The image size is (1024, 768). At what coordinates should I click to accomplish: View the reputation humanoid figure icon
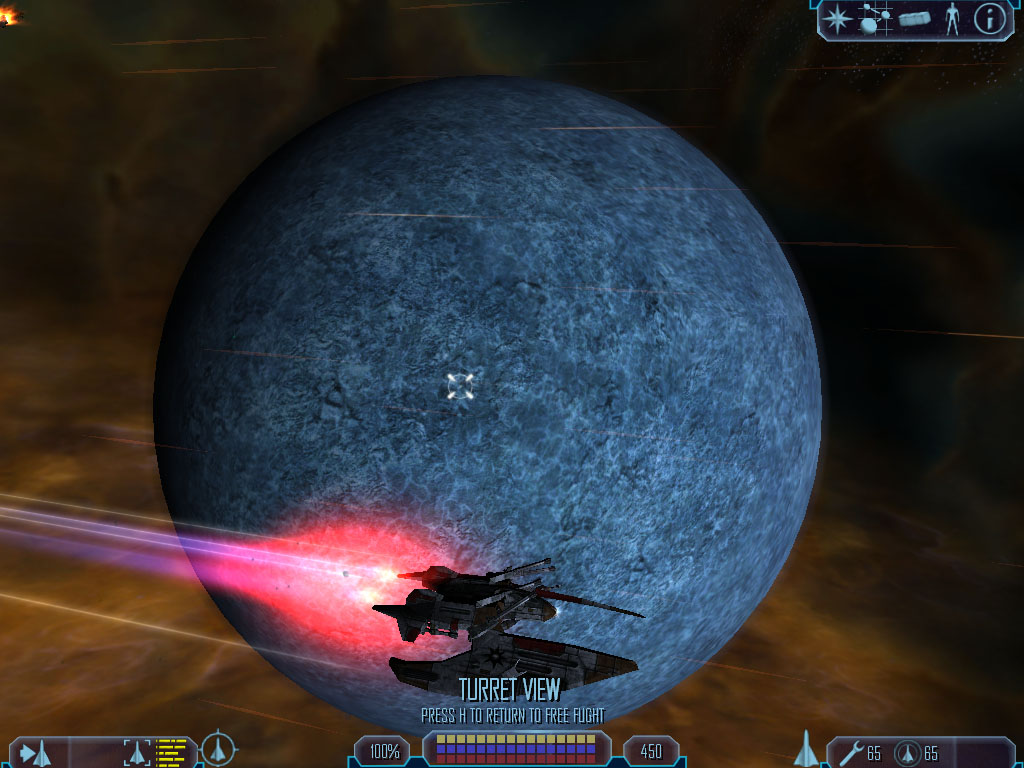[952, 19]
